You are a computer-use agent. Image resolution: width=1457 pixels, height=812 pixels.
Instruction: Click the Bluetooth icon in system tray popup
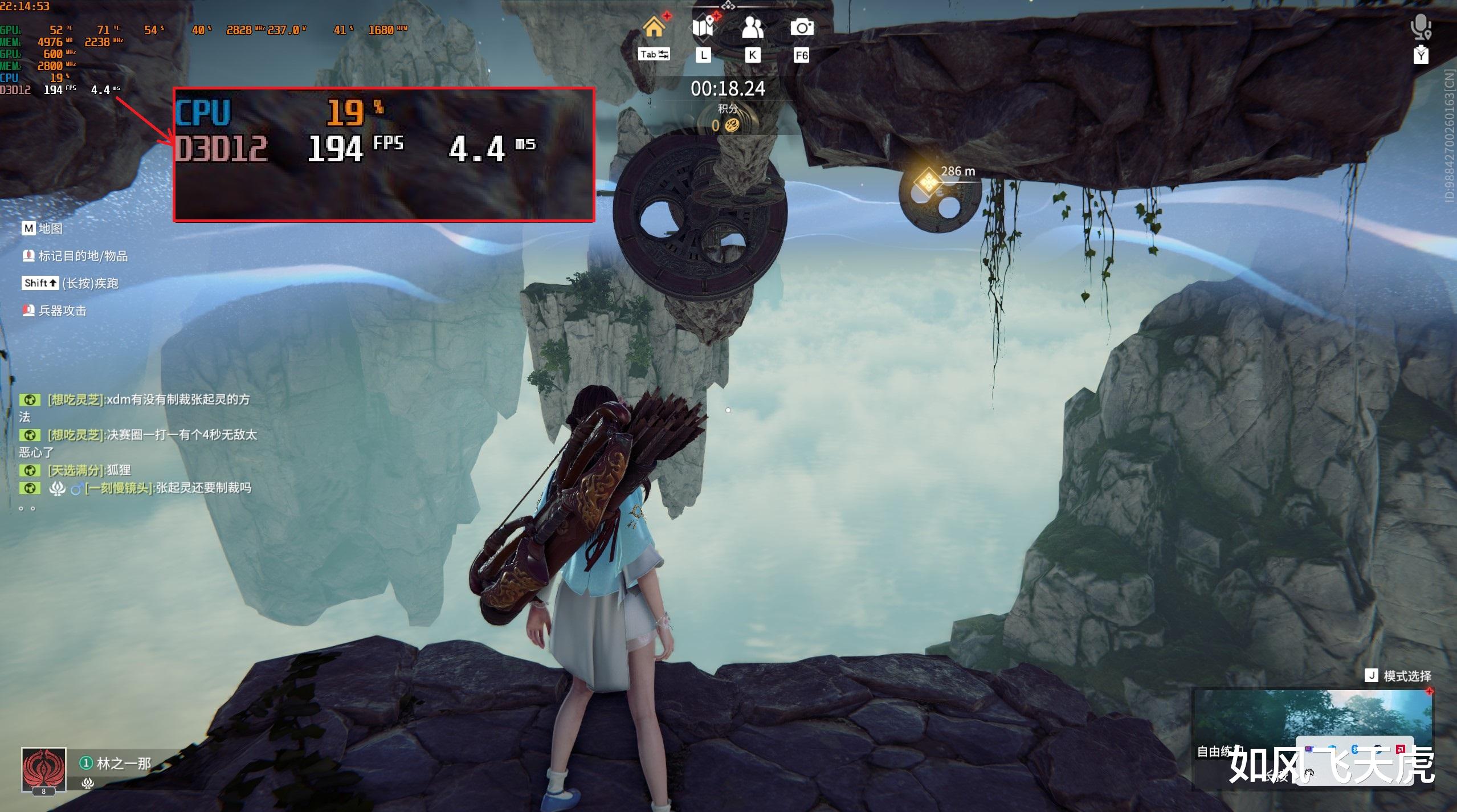click(x=1355, y=749)
